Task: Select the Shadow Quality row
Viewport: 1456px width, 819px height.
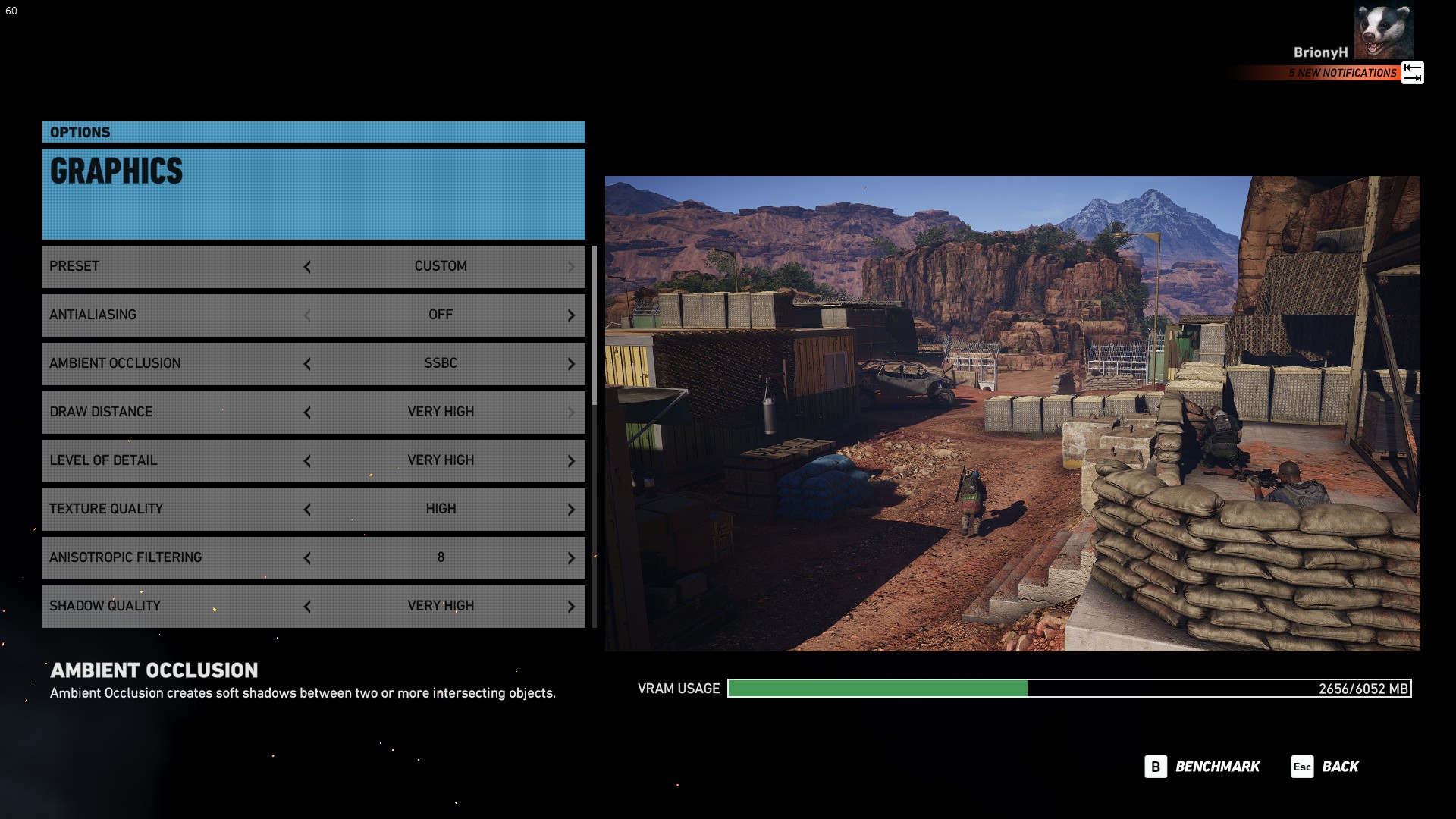Action: click(x=174, y=606)
